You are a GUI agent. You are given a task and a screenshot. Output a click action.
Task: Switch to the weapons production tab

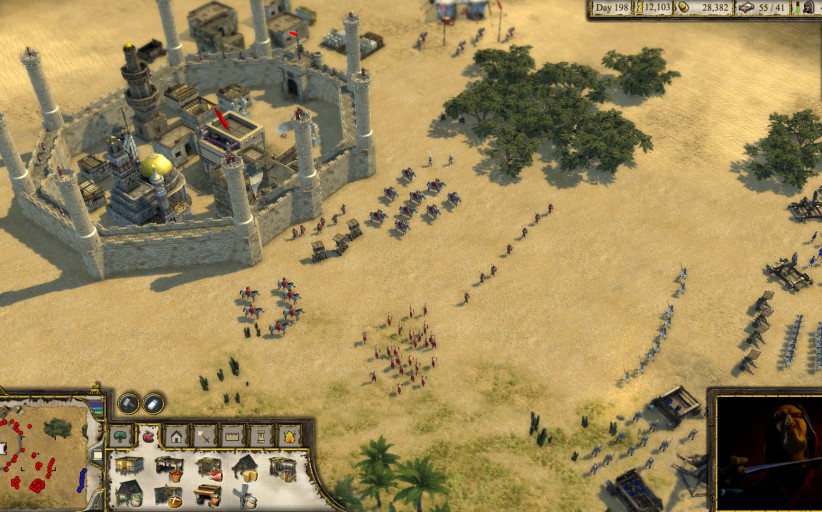pyautogui.click(x=205, y=436)
